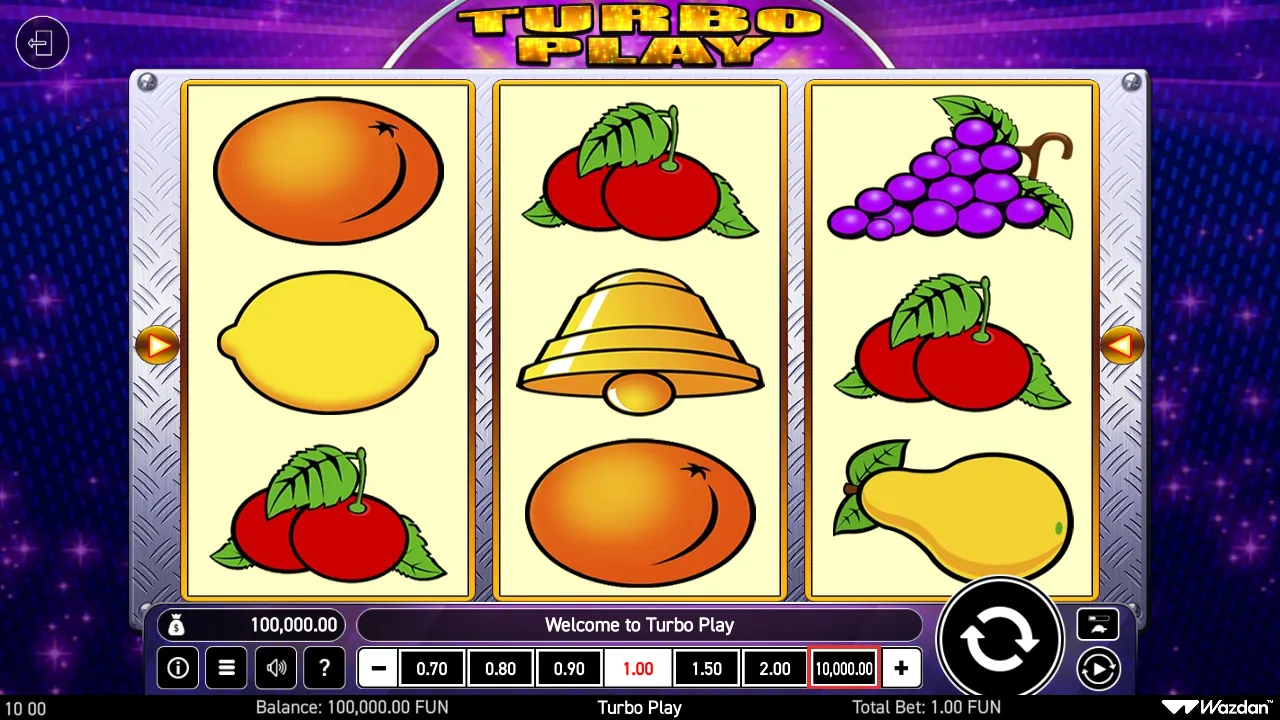Screen dimensions: 1280x720
Task: Select the 0.70 bet value
Action: click(x=432, y=668)
